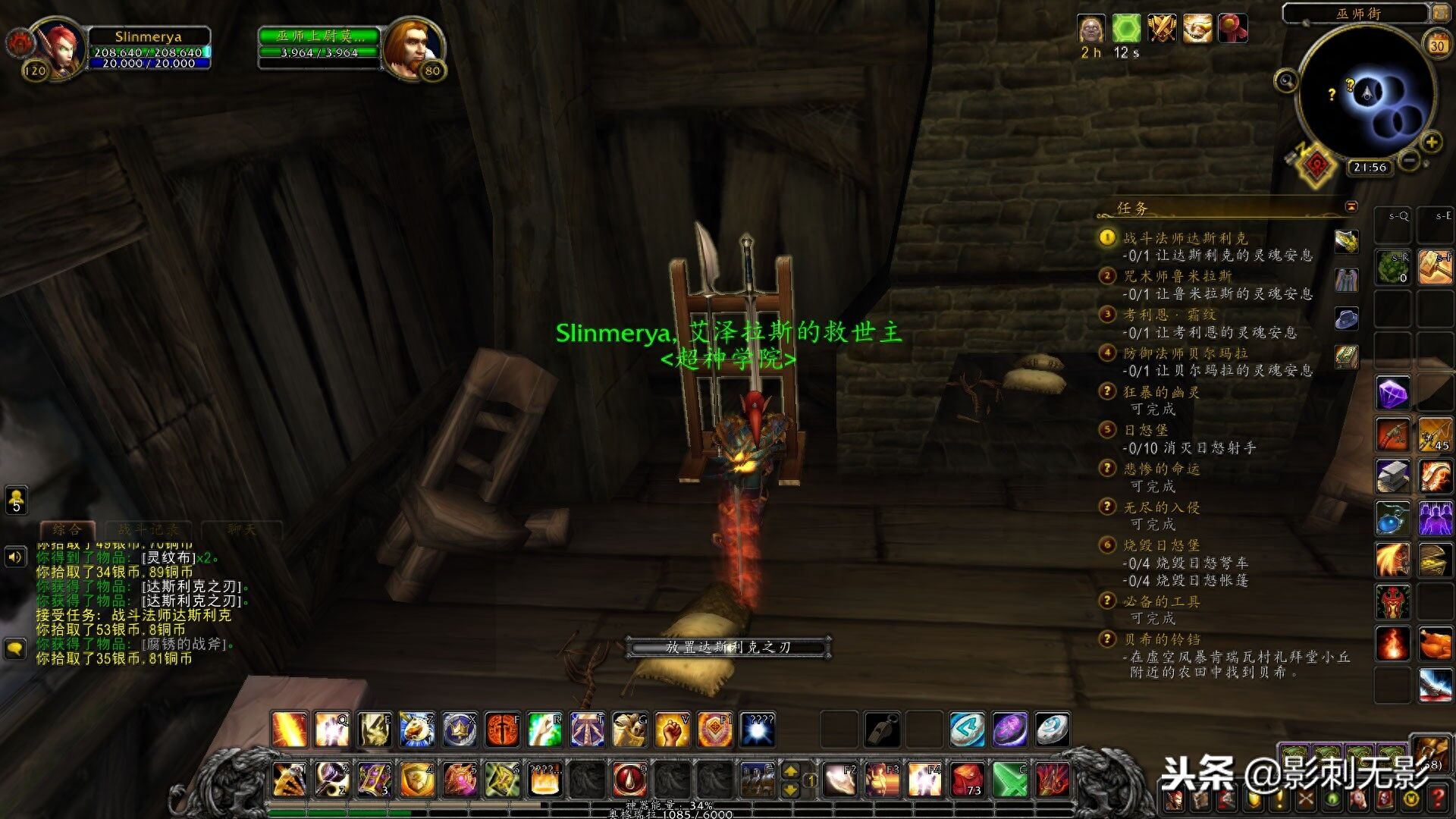The height and width of the screenshot is (819, 1456).
Task: Activate the golden fist ability
Action: coord(672,730)
